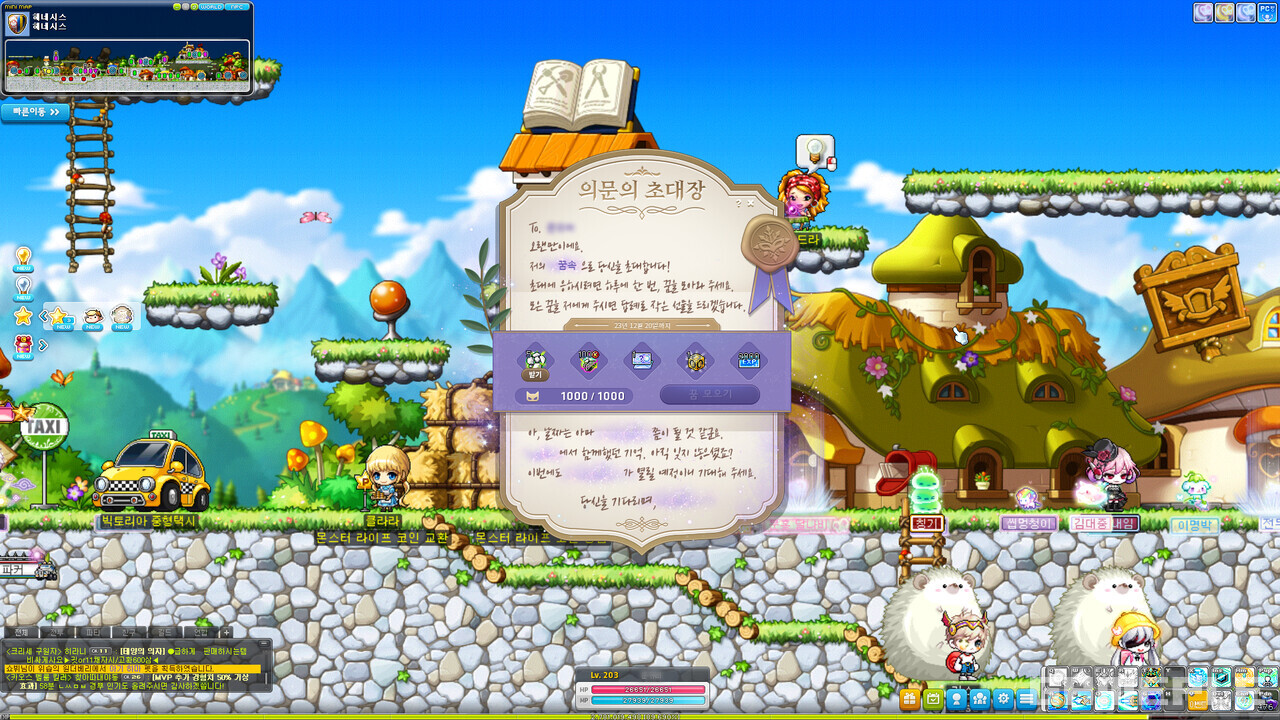Close the 의문의 초대장 invitation window
Image resolution: width=1280 pixels, height=720 pixels.
pos(751,203)
